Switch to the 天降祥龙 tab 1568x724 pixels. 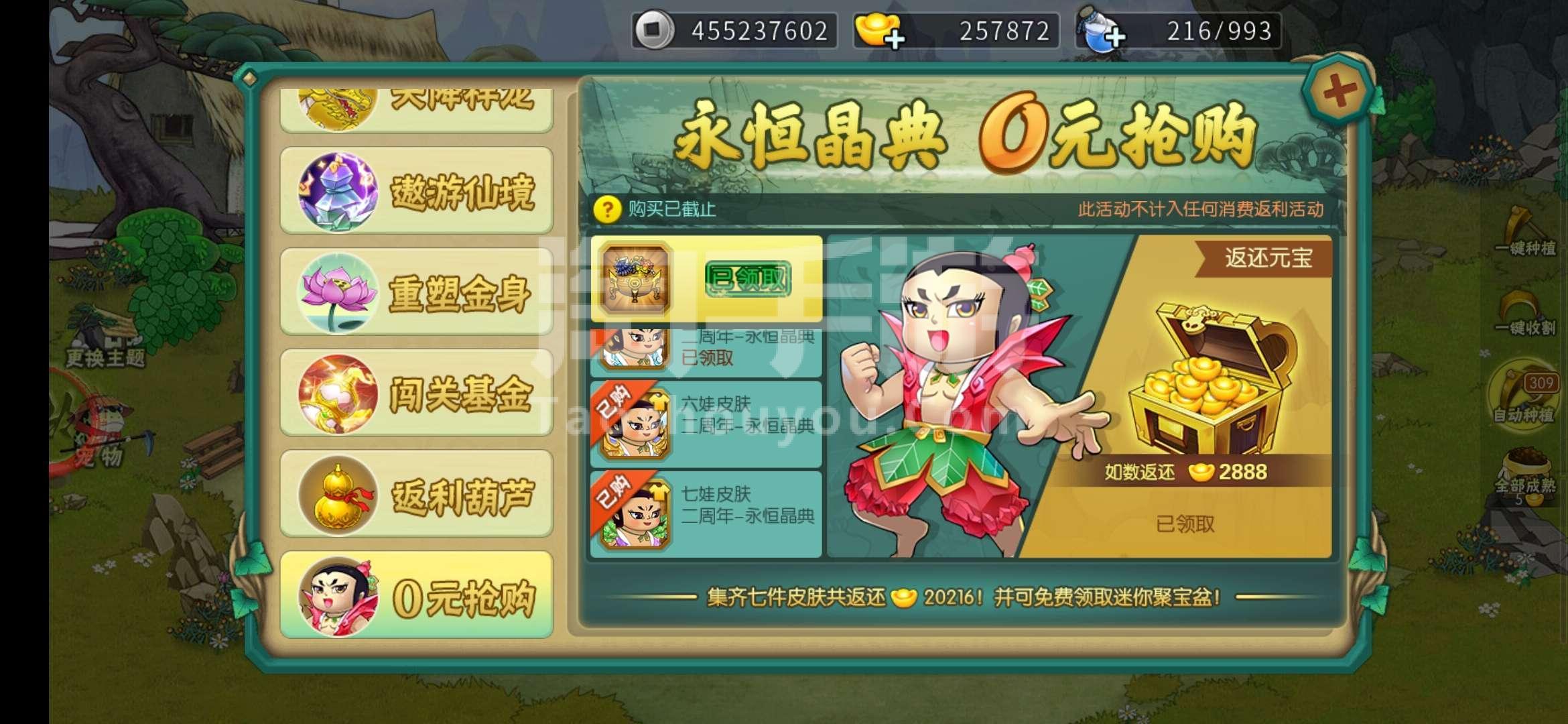tap(415, 101)
